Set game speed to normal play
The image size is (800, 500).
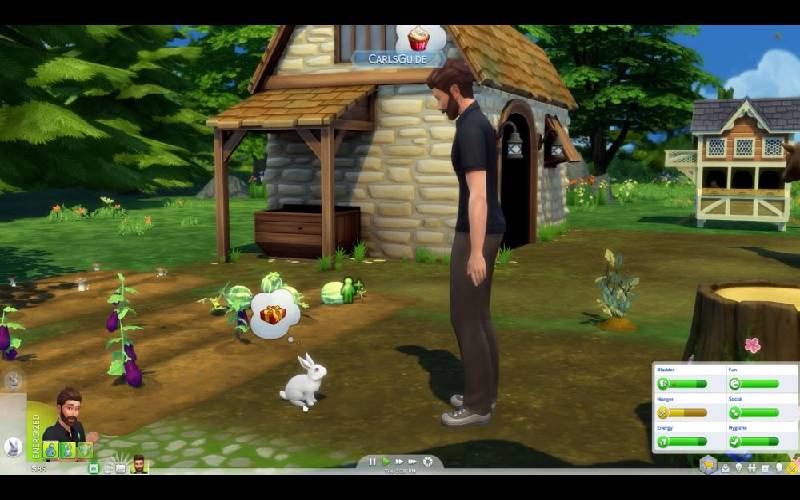(x=385, y=461)
